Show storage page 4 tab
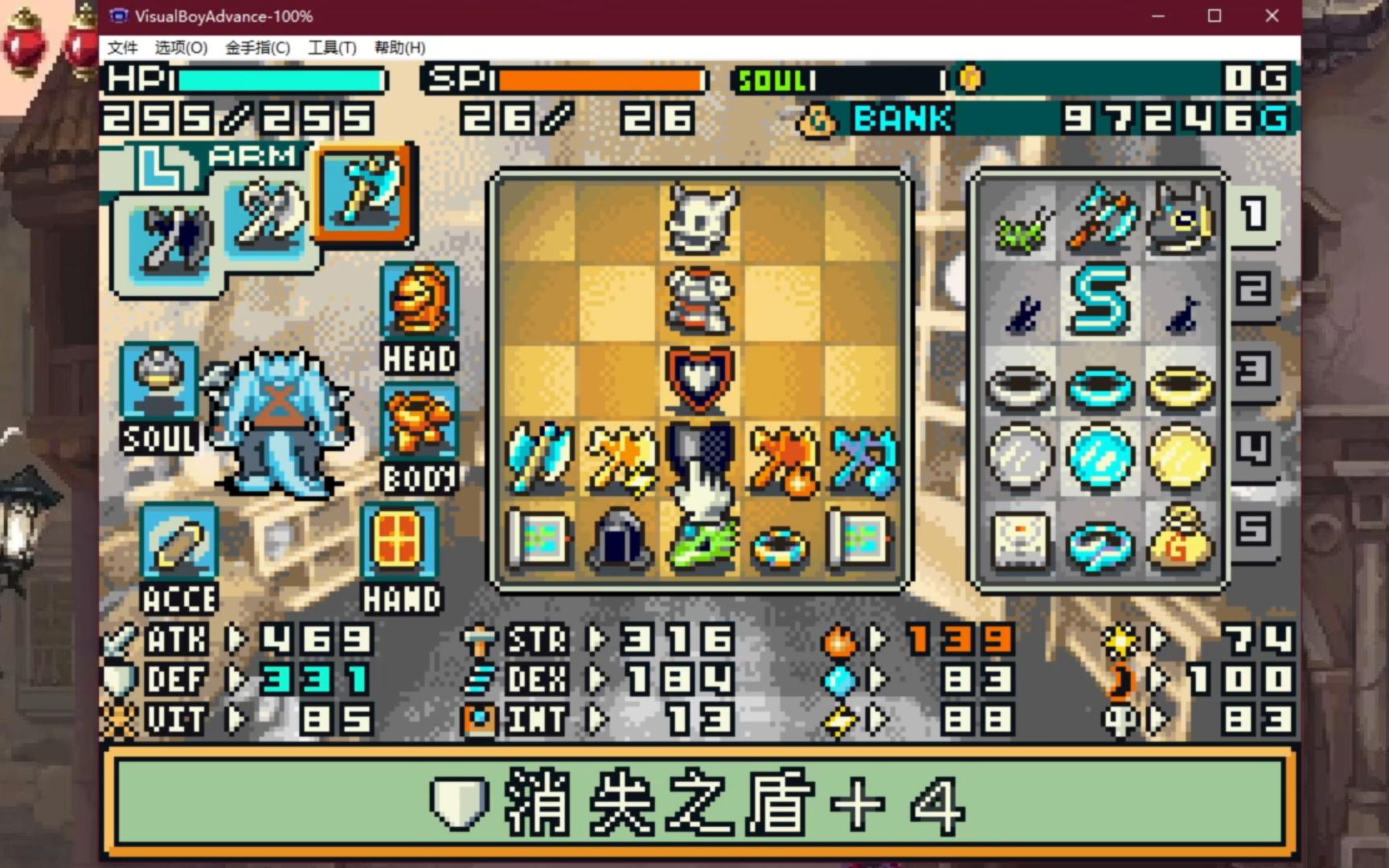This screenshot has width=1389, height=868. (x=1254, y=448)
